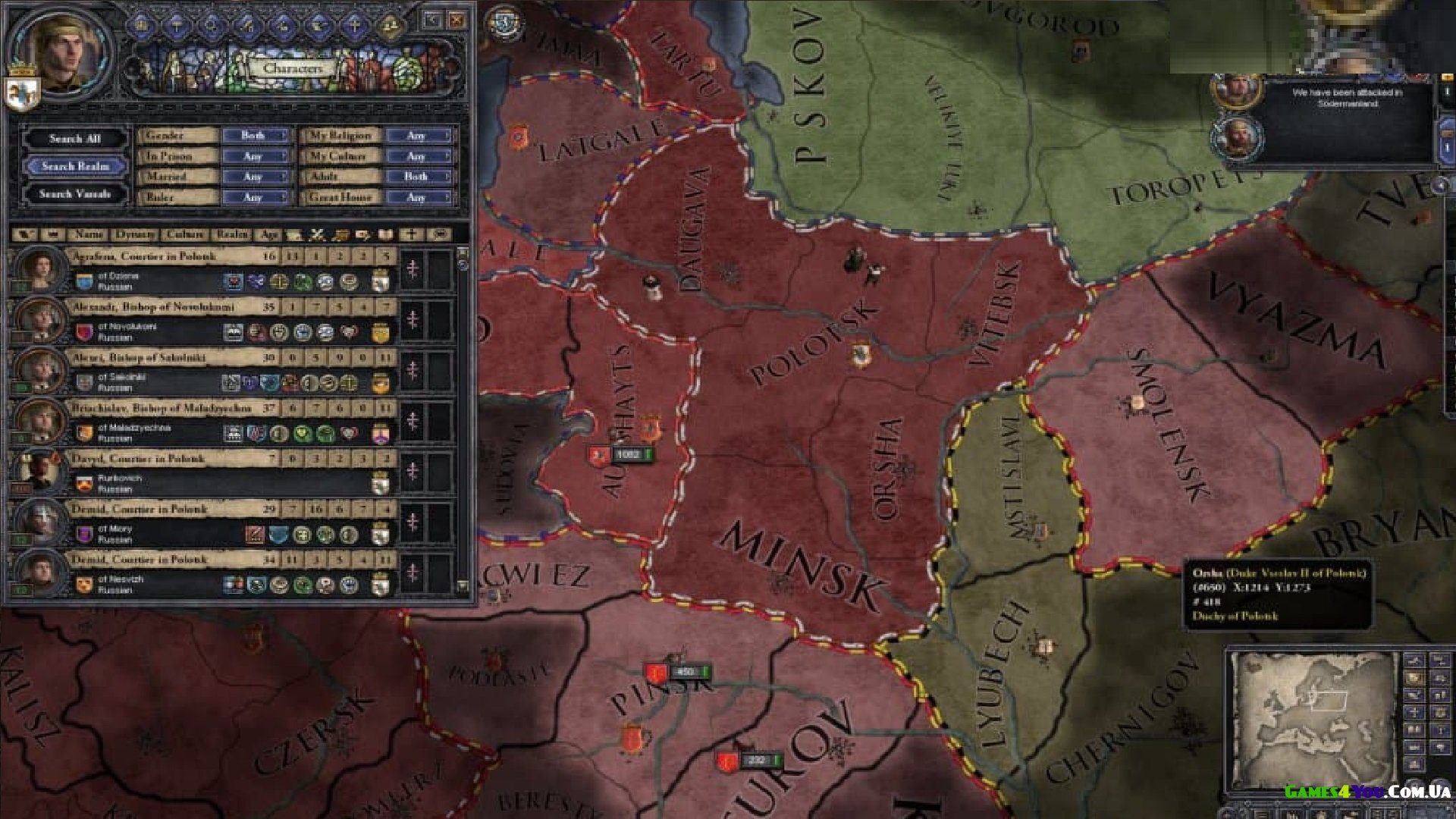Select the Search All button
Image resolution: width=1456 pixels, height=819 pixels.
[75, 139]
